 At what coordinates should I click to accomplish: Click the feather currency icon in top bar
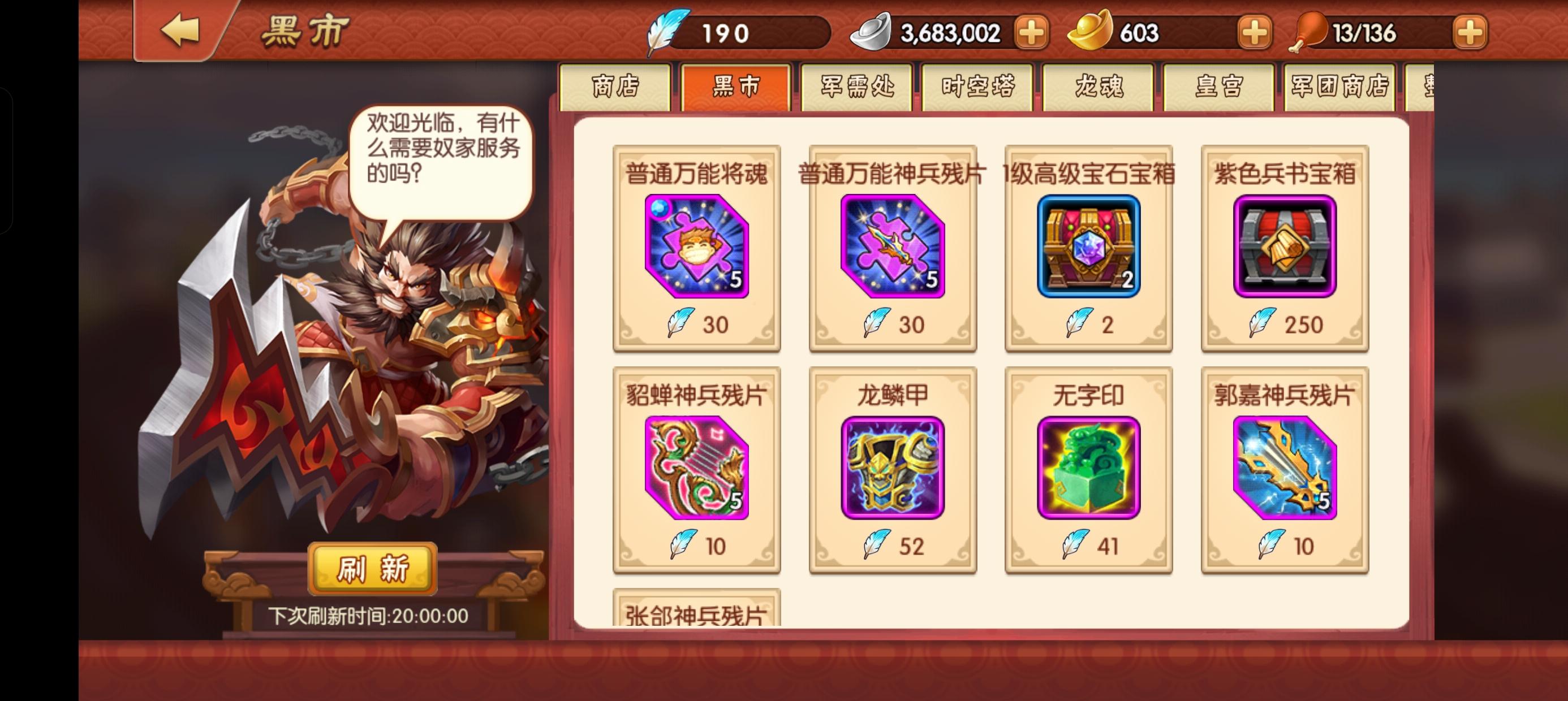point(670,33)
